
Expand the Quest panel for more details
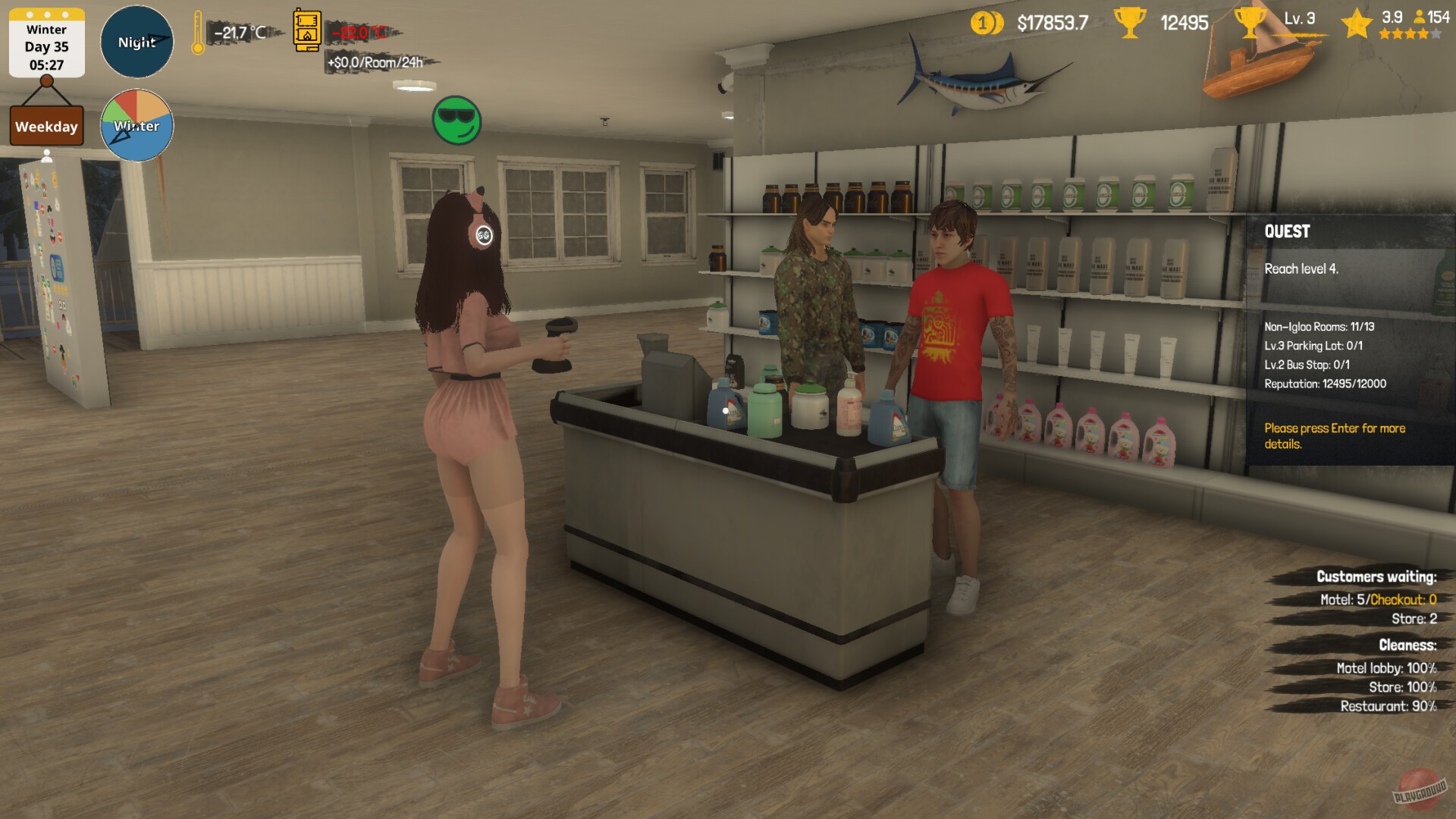pyautogui.click(x=1334, y=436)
